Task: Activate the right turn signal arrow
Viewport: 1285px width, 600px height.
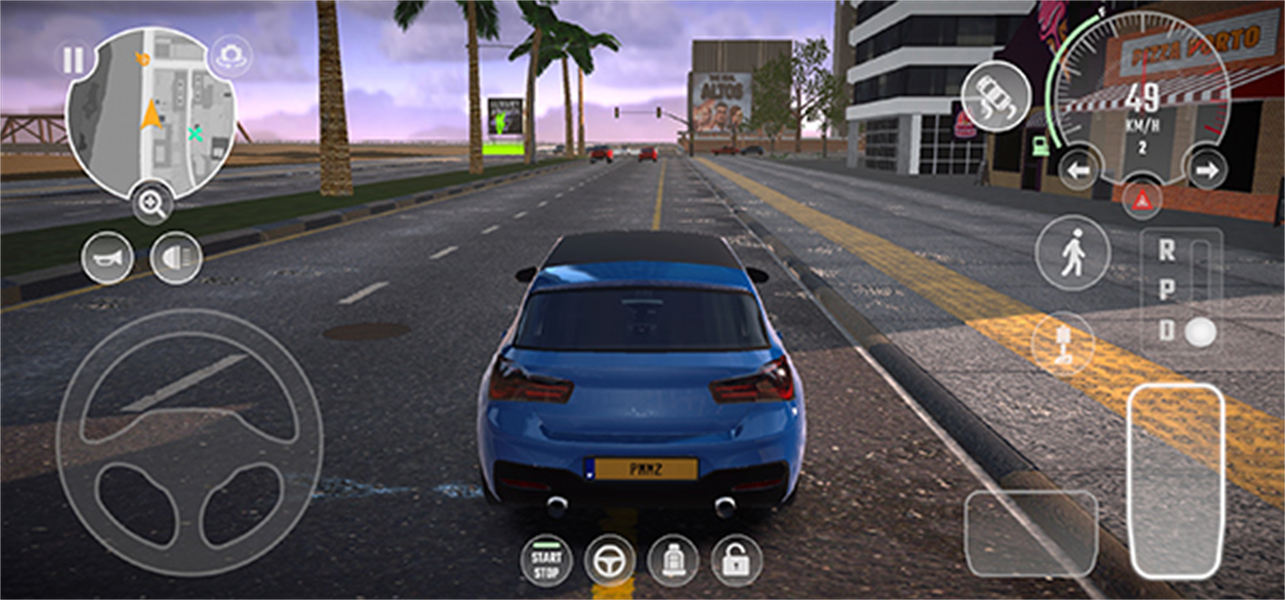Action: click(x=1206, y=170)
